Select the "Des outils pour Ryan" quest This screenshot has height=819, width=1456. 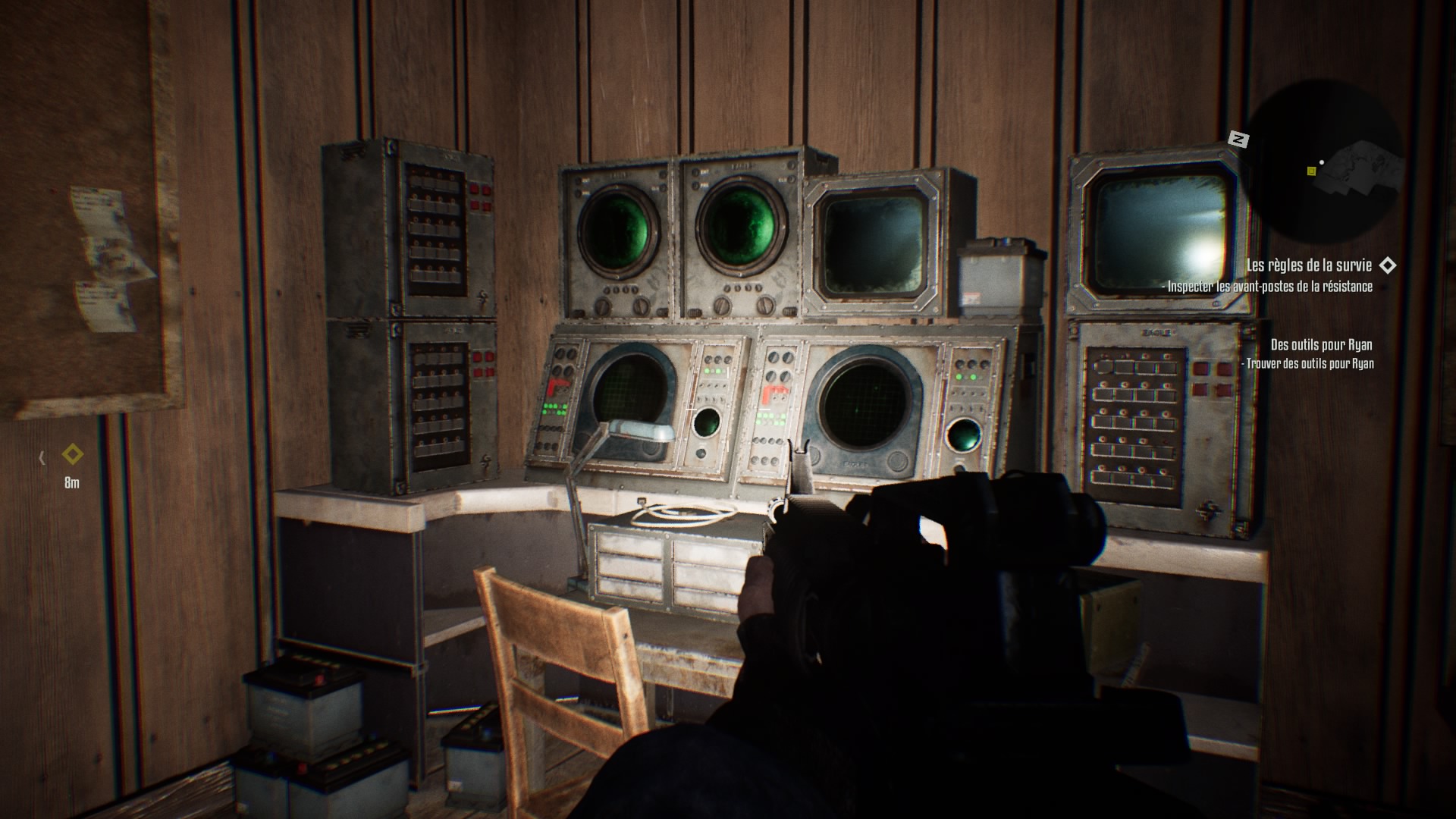coord(1321,345)
